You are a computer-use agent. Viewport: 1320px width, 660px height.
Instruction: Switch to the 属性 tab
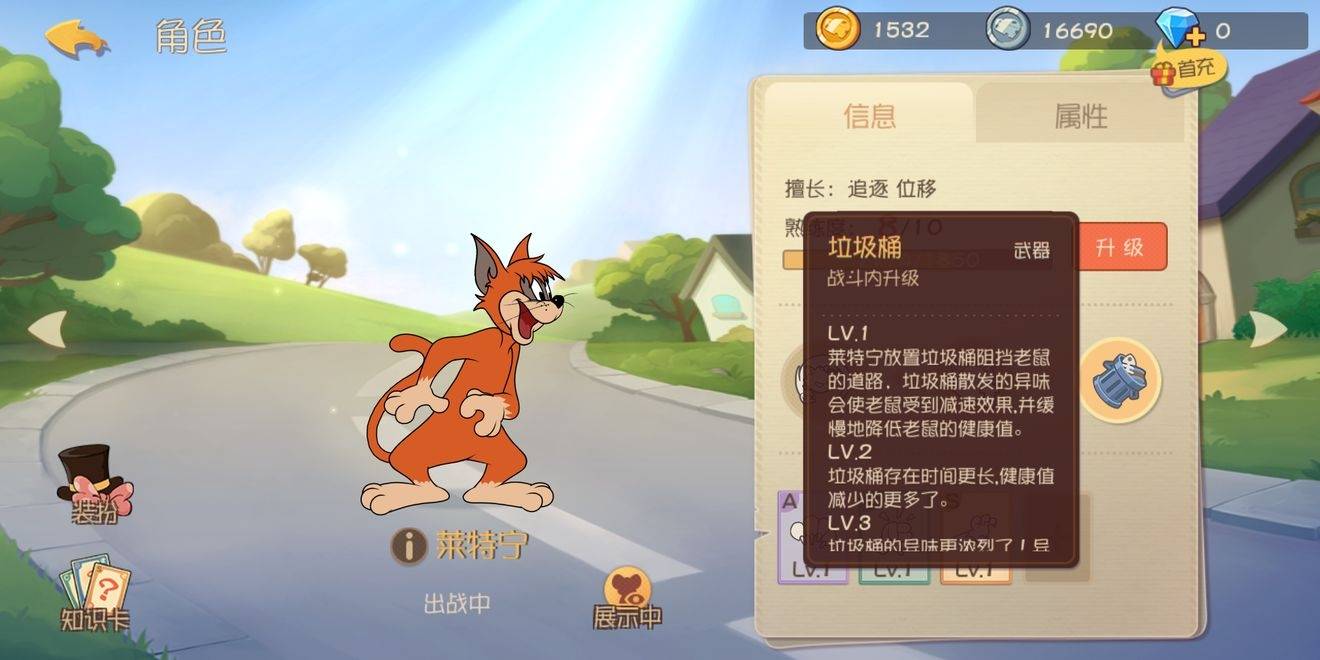1080,116
